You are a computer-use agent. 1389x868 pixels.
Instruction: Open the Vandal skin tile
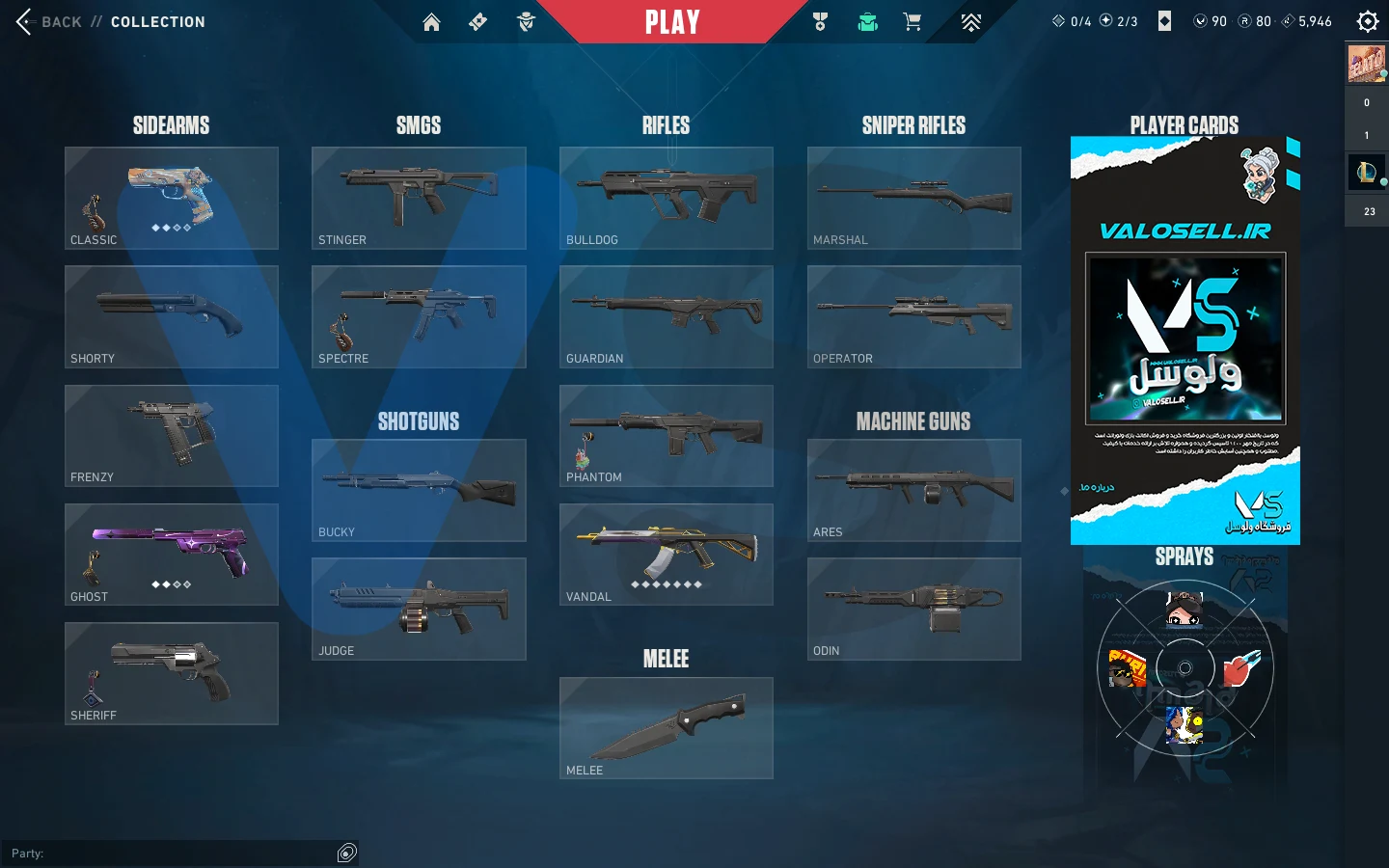point(667,555)
